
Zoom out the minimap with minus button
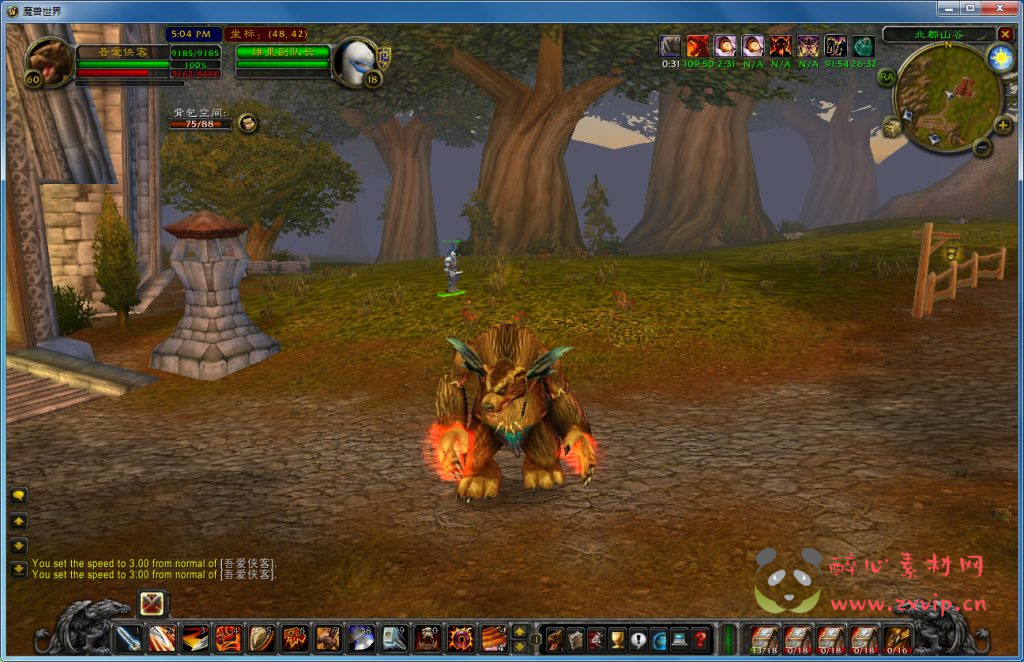(982, 148)
